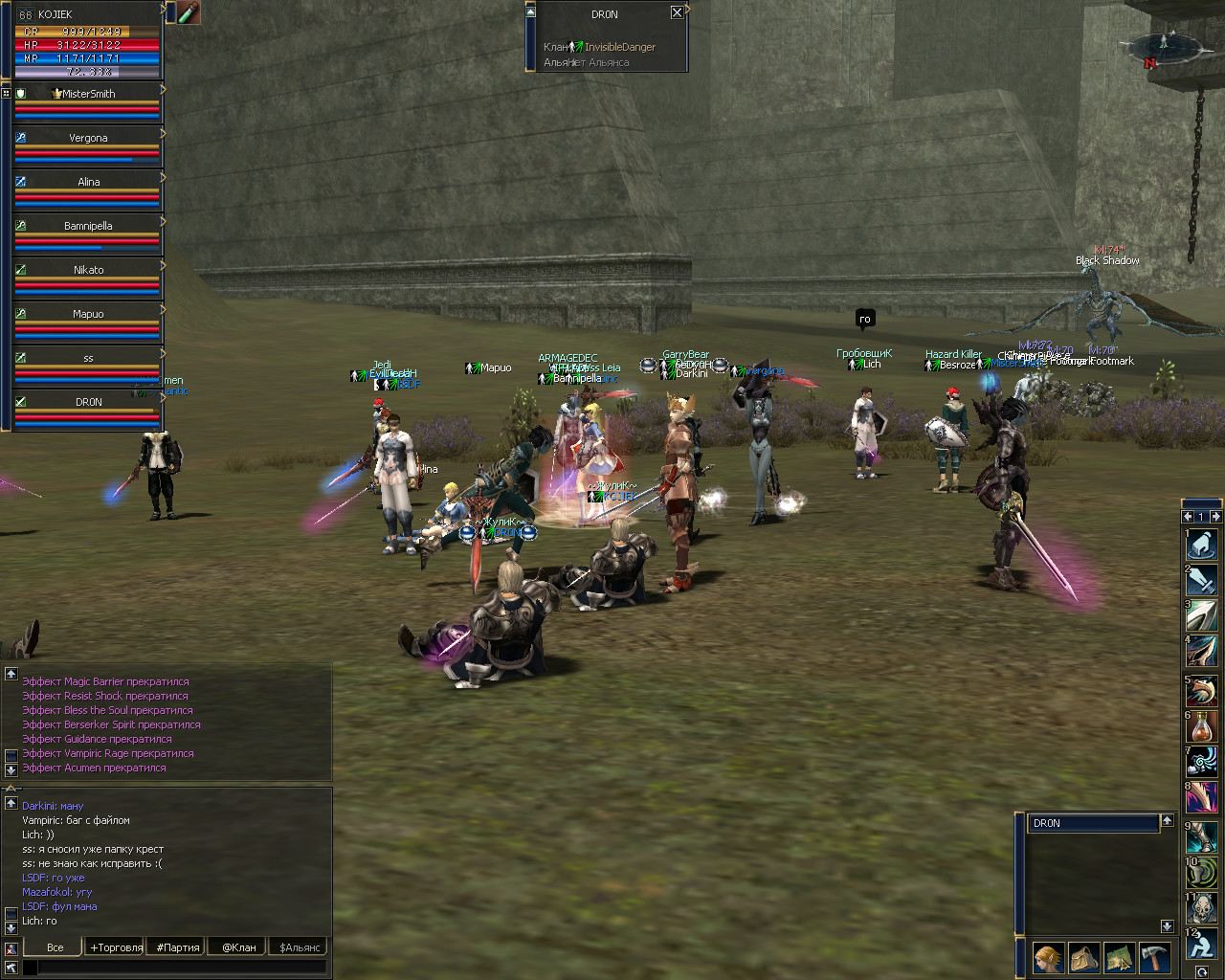
Task: Switch to the next hotbar page
Action: coord(1215,517)
